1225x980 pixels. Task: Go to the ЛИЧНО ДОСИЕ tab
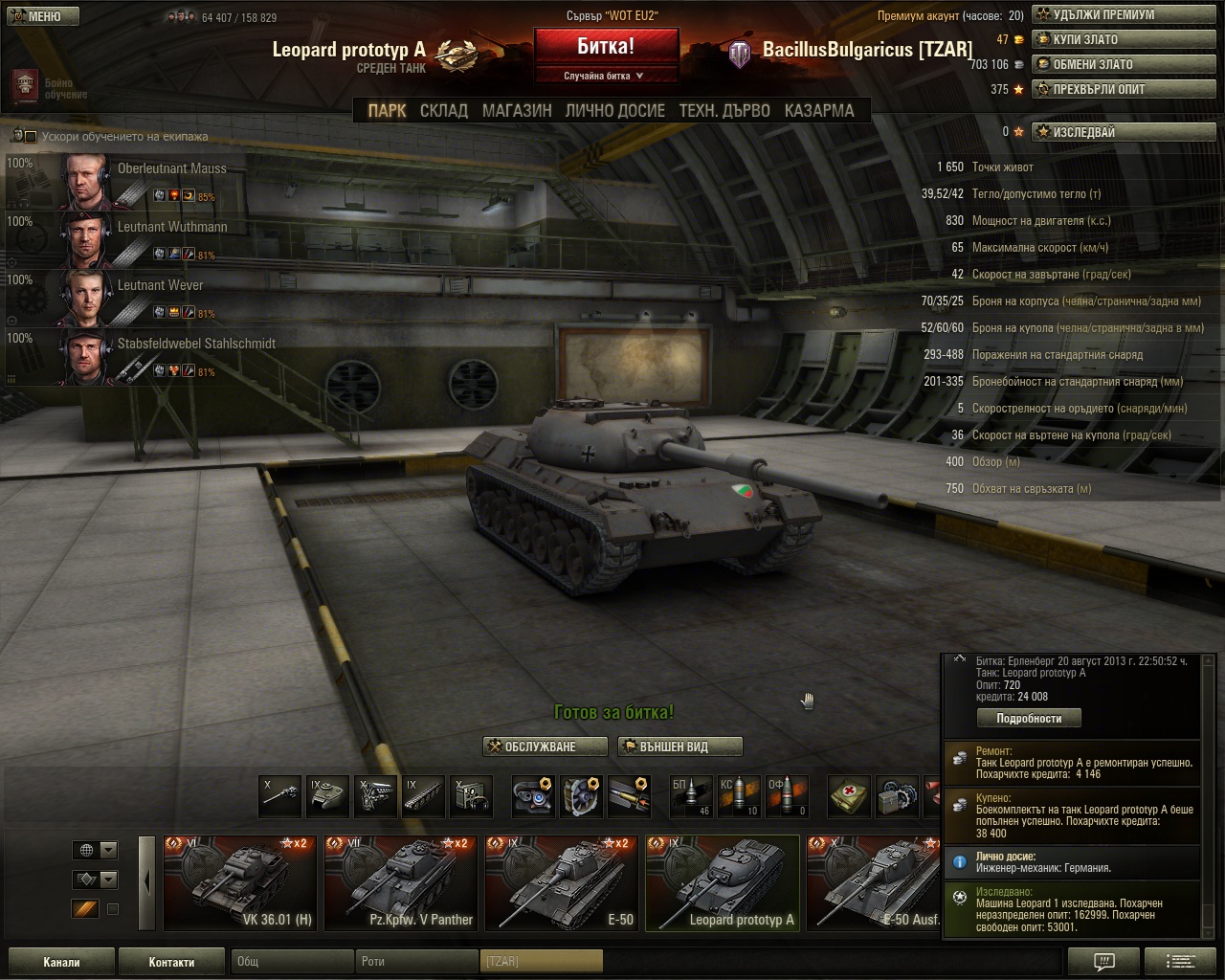pos(614,111)
